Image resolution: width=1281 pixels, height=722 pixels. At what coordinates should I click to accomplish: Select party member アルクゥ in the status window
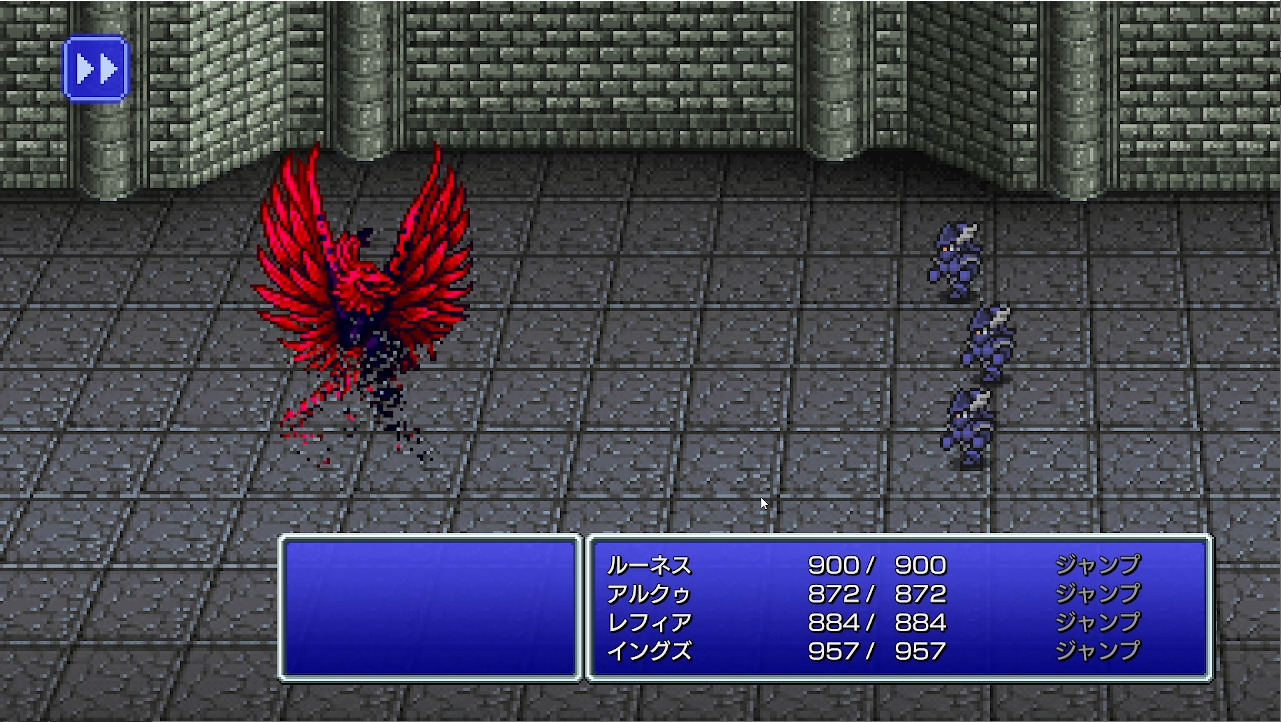650,592
